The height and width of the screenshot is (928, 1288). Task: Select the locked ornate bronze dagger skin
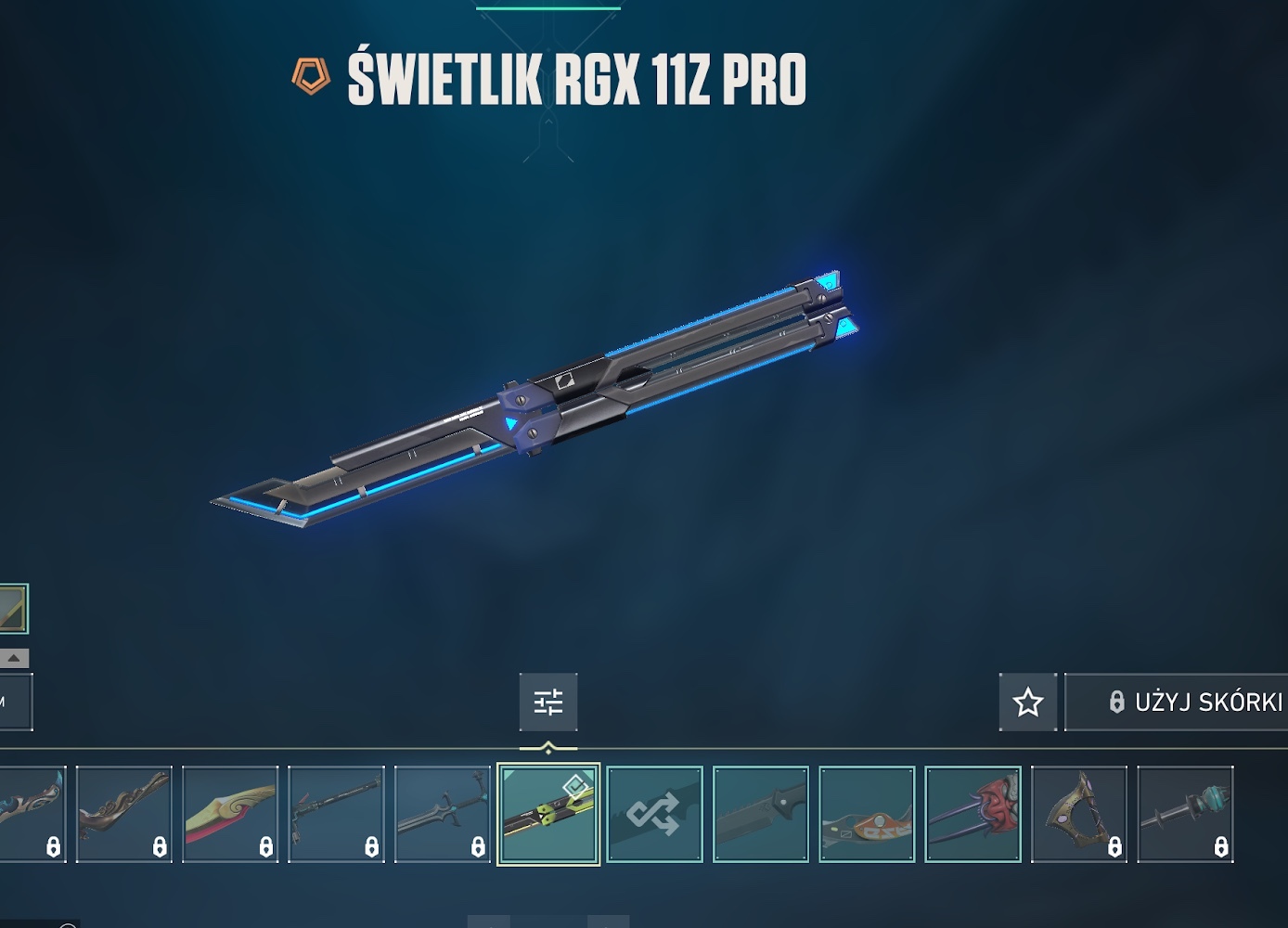pos(124,814)
